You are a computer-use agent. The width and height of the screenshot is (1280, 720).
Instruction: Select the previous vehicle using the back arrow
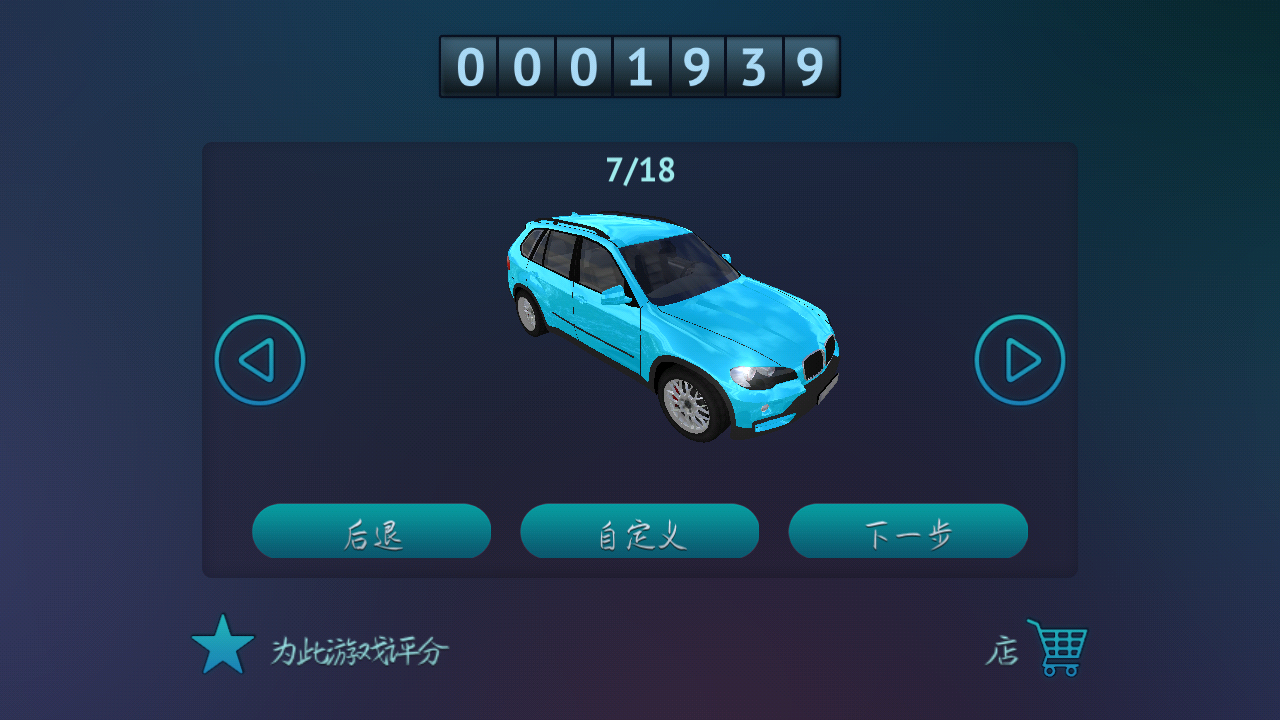point(259,359)
